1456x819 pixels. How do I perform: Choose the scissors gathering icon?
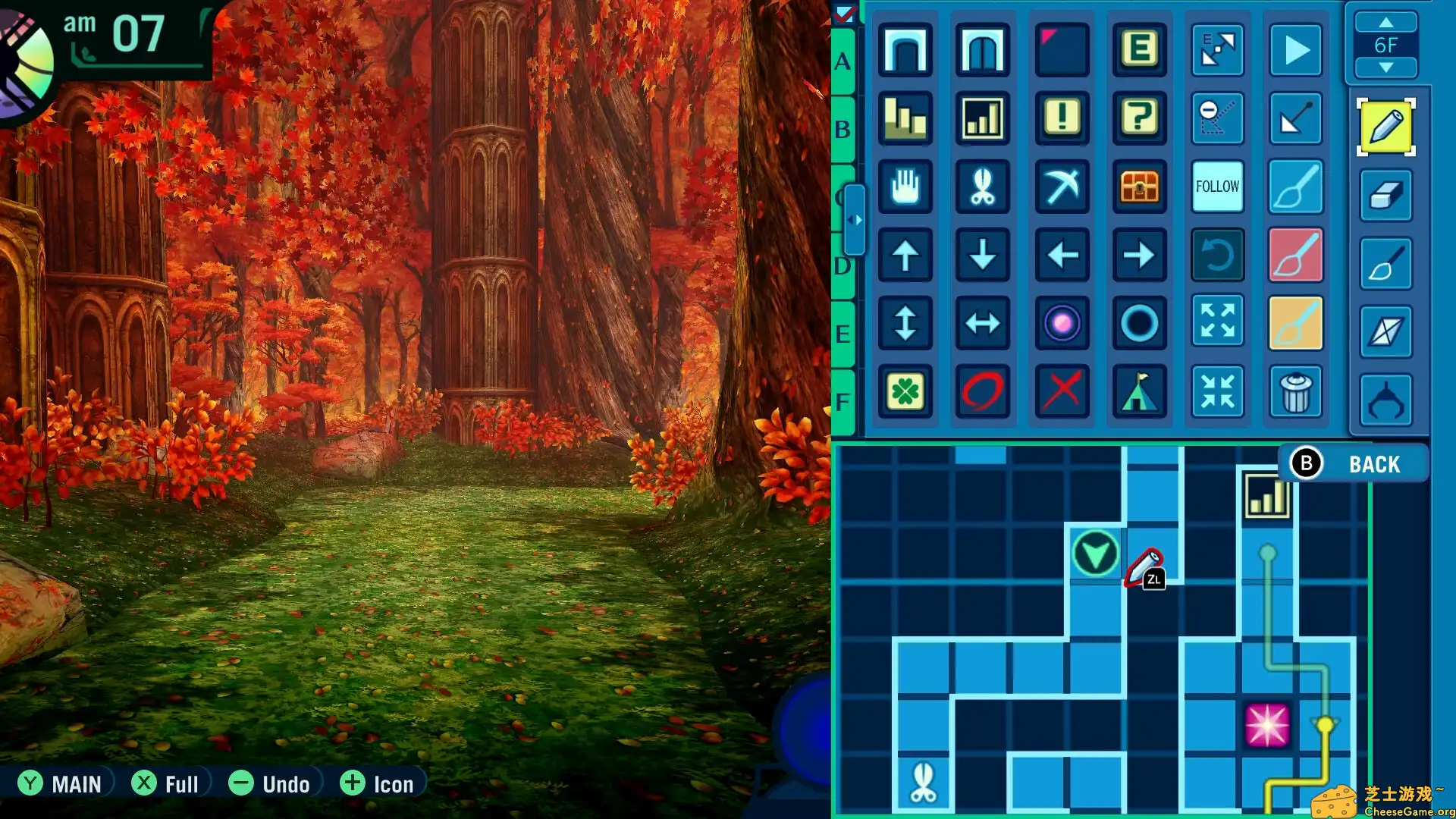point(983,187)
